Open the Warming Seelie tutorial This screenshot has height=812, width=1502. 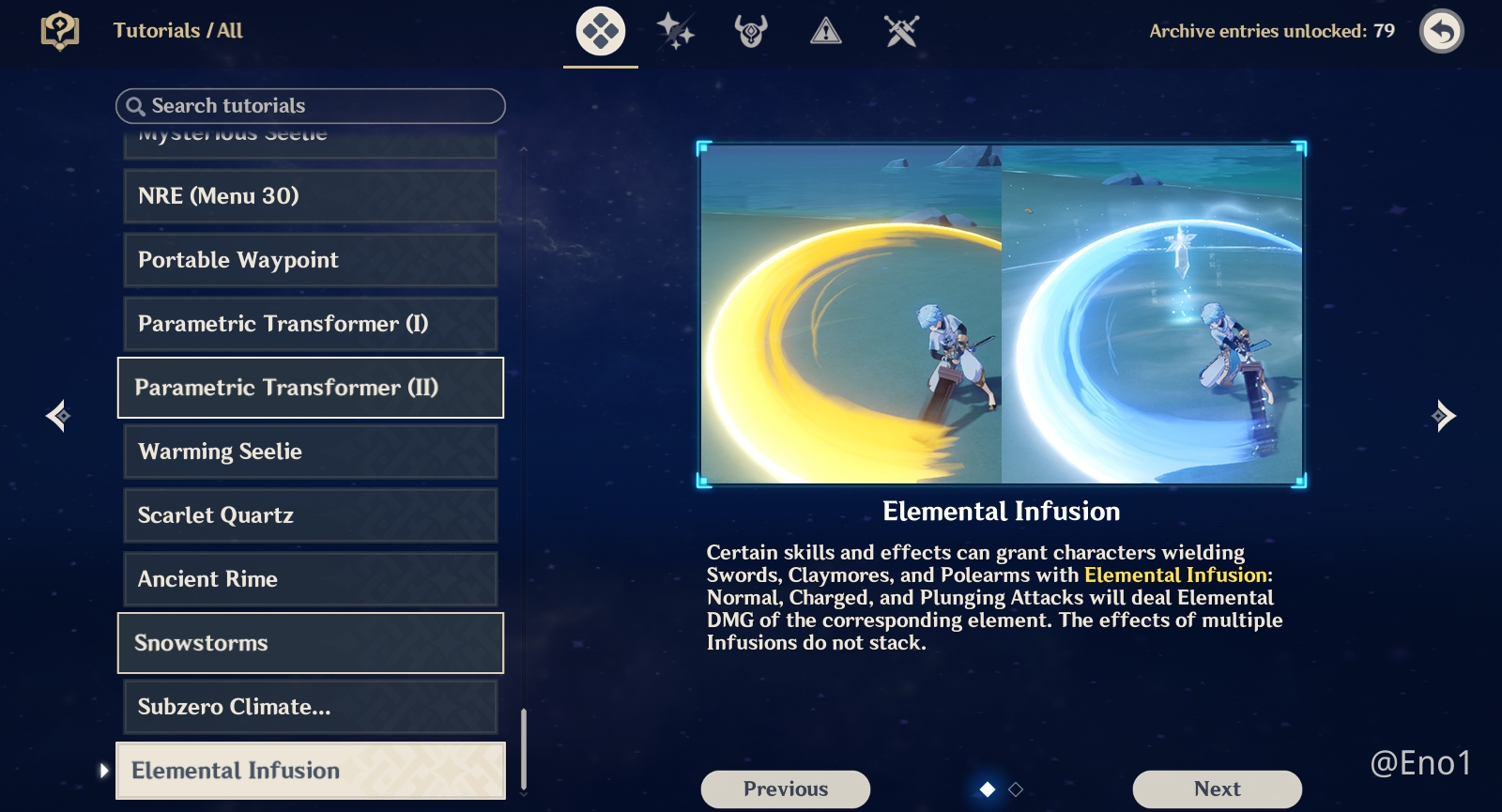[310, 452]
